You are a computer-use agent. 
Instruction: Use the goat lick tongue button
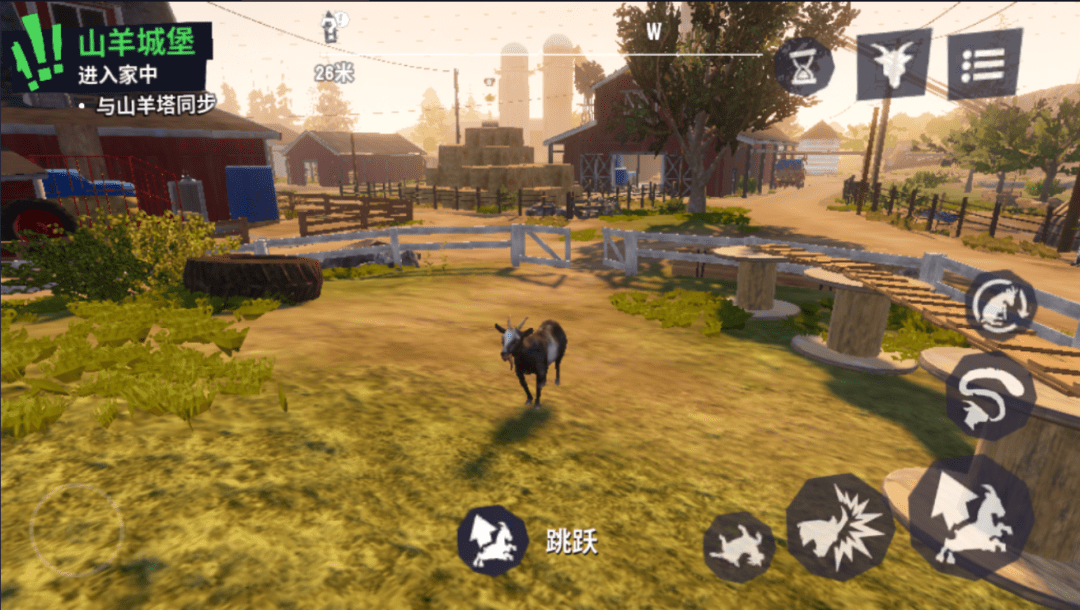coord(989,395)
